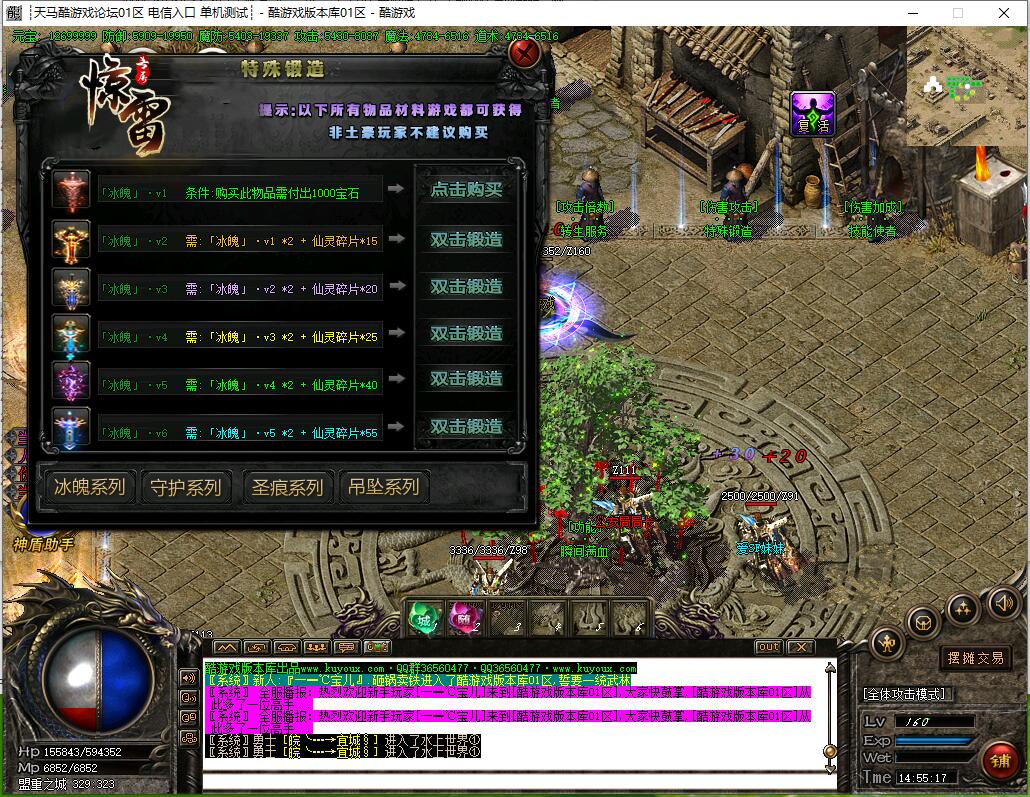Select the 冰魄 v3 item icon
The width and height of the screenshot is (1030, 797).
(72, 287)
